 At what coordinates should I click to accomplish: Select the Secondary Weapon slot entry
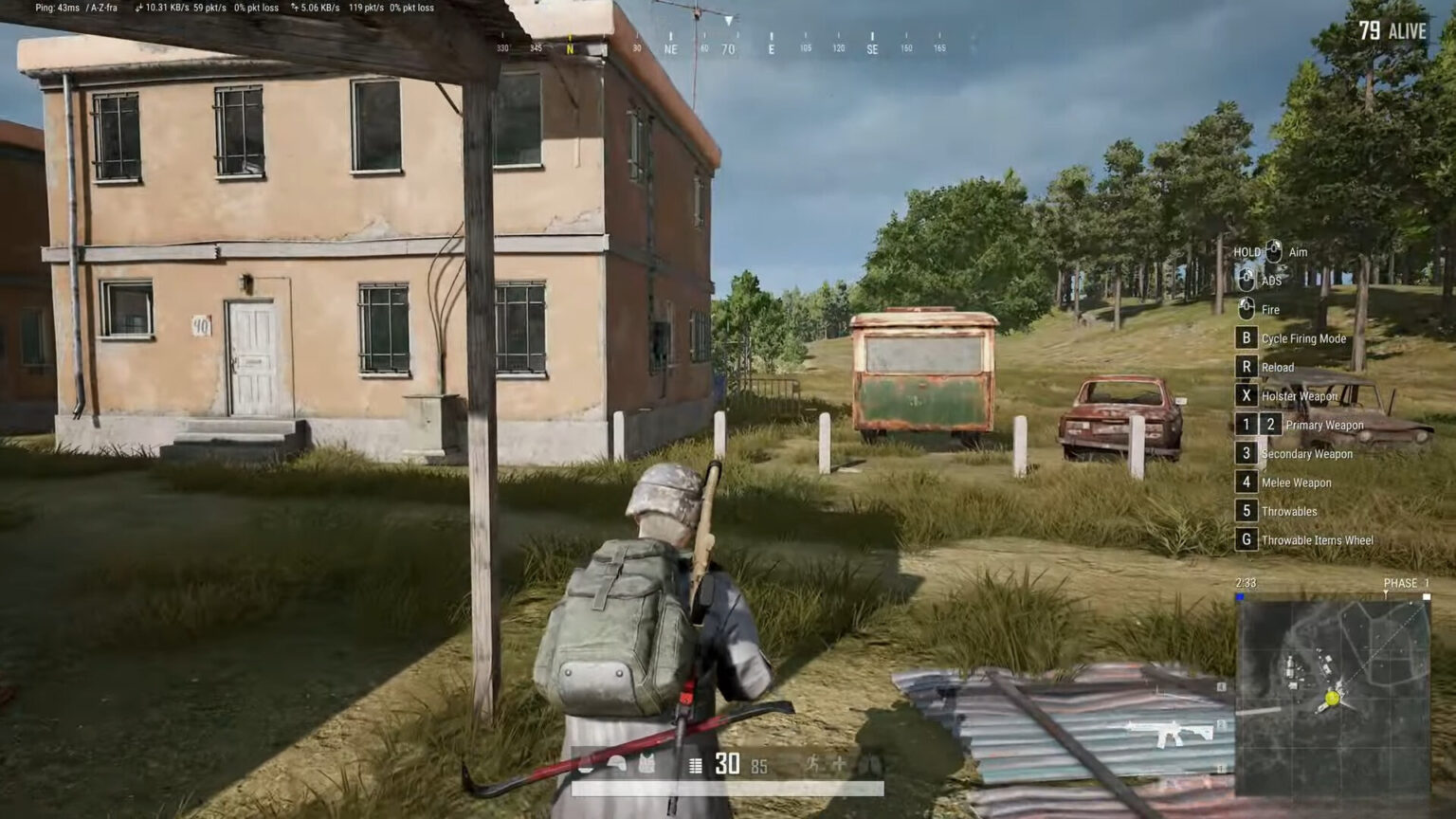pyautogui.click(x=1307, y=453)
